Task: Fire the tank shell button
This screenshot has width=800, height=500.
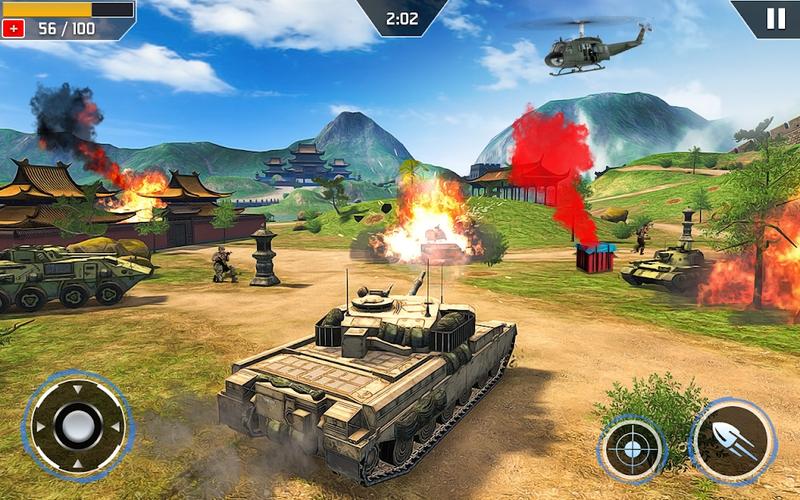Action: tap(733, 442)
